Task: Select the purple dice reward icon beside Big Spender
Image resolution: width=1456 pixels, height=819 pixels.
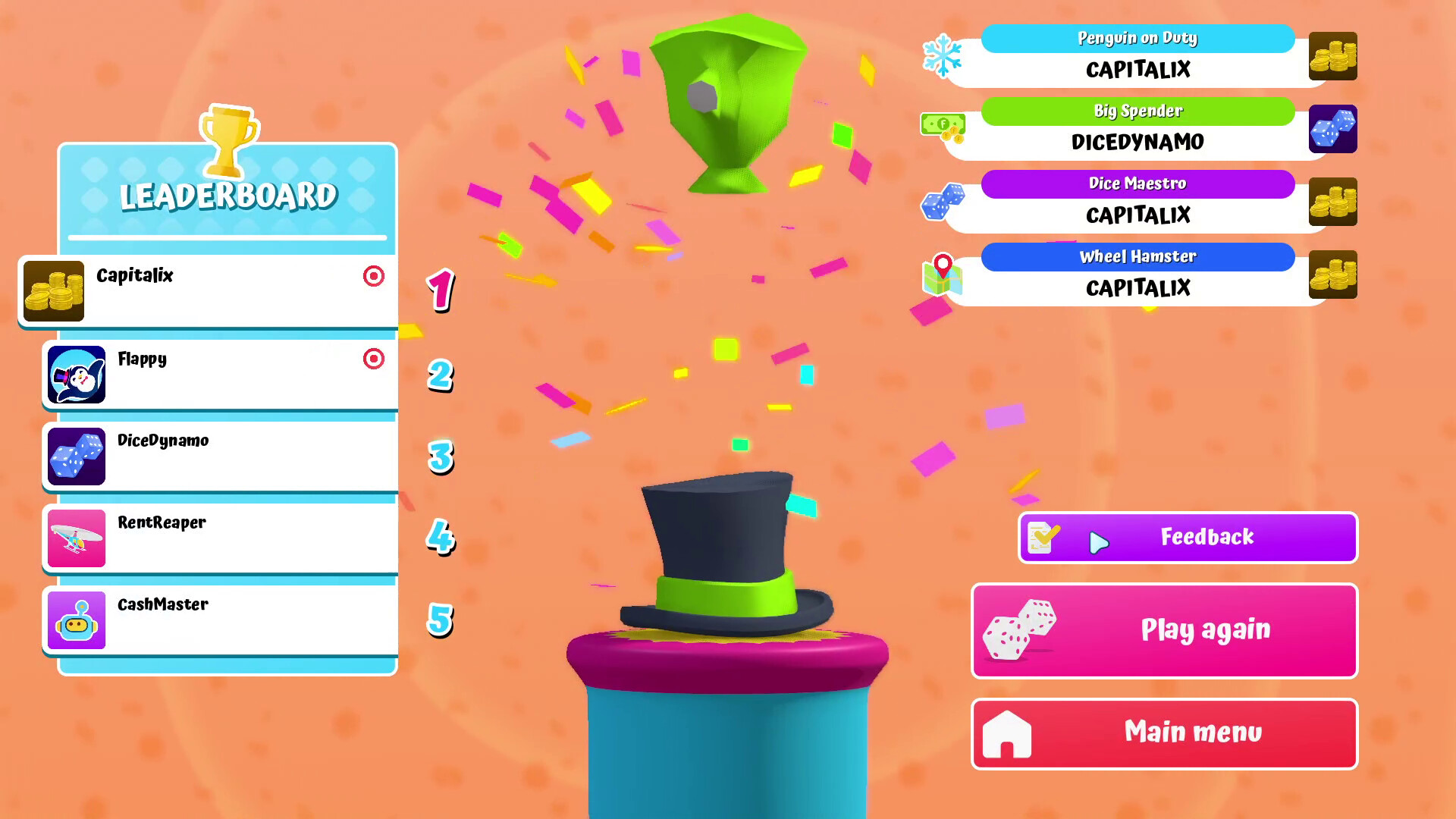Action: point(1332,129)
